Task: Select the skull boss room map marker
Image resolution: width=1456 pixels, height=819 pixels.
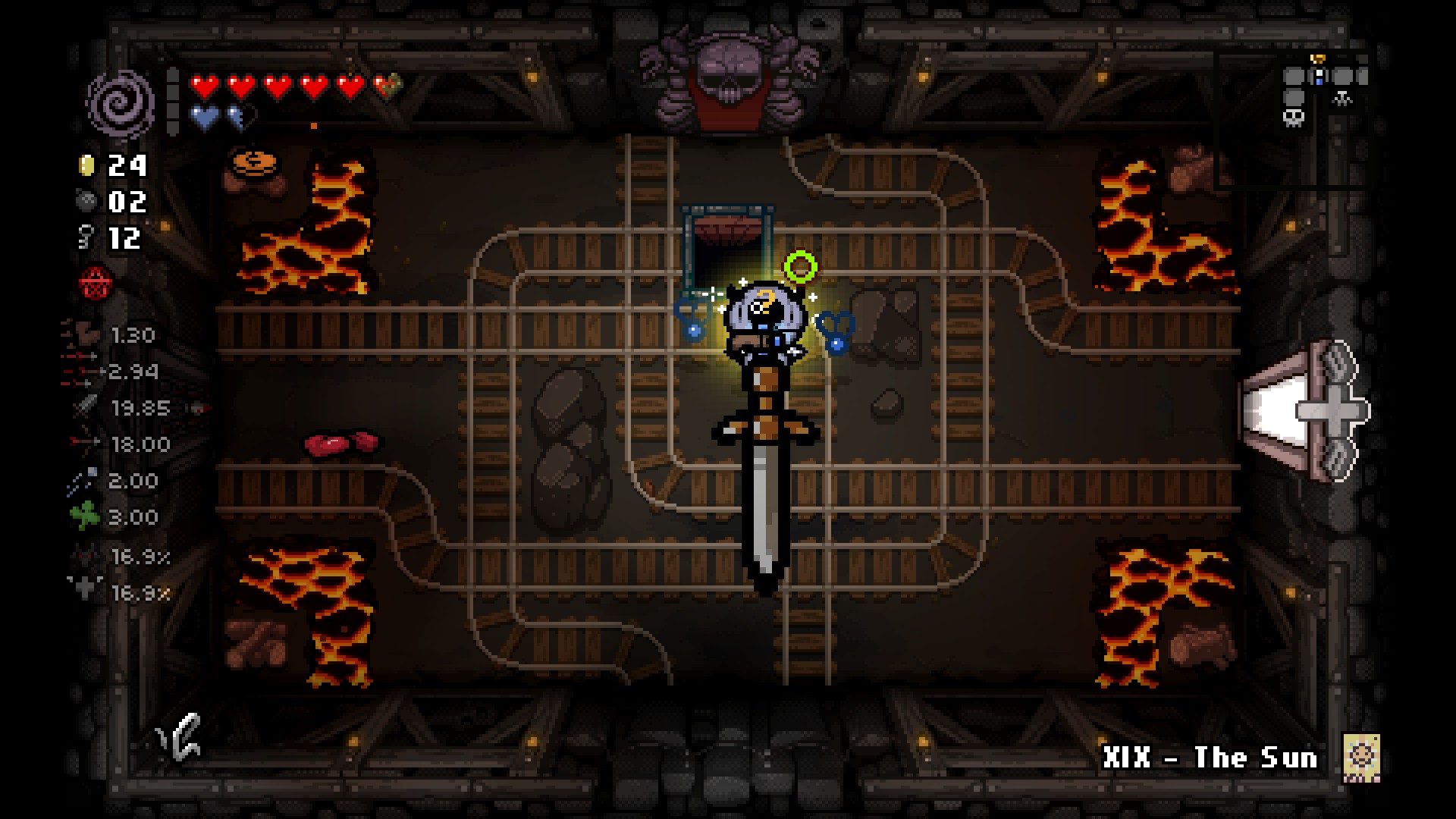Action: pos(1294,118)
